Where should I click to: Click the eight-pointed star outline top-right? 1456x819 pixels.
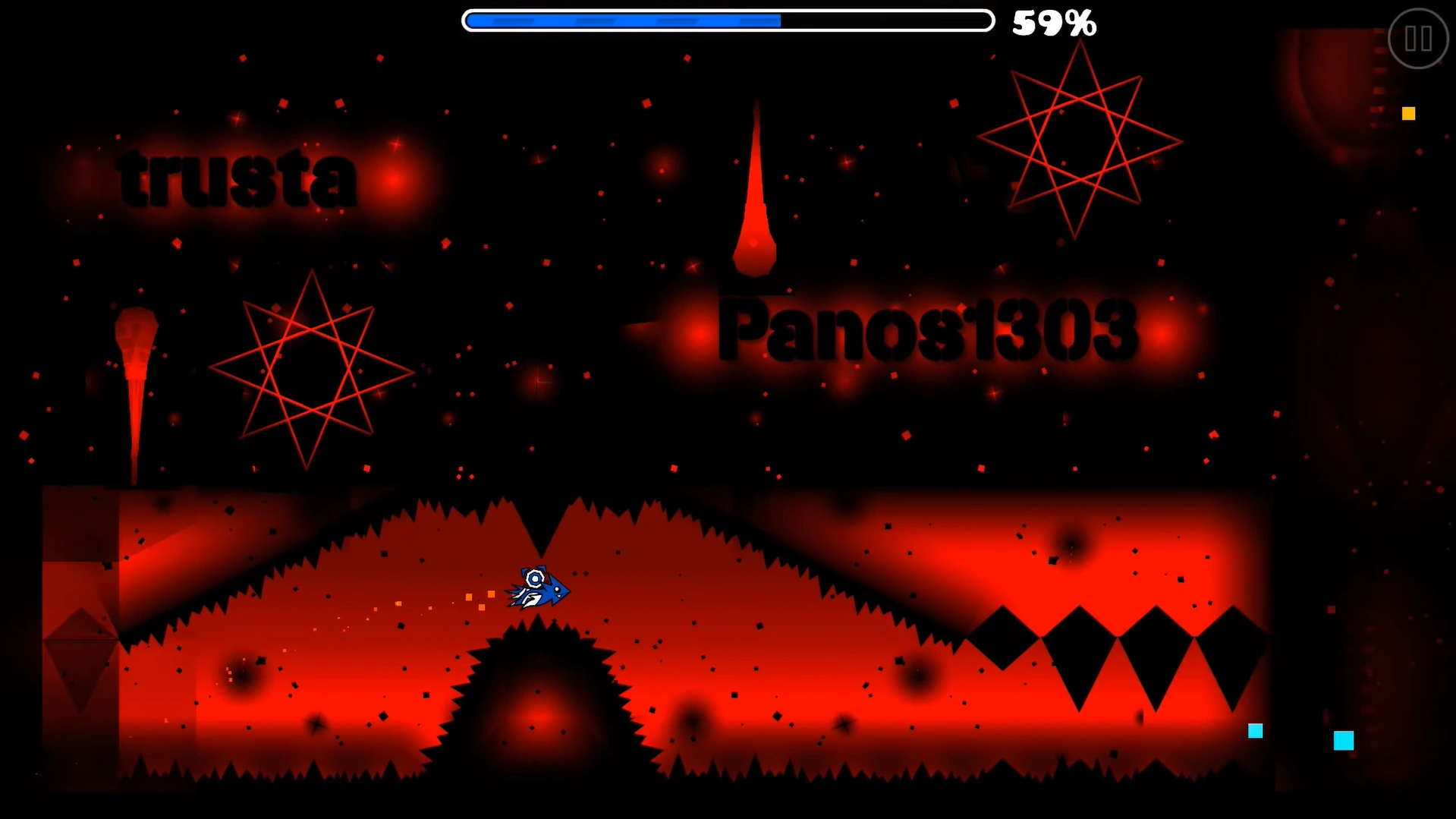[x=1077, y=140]
